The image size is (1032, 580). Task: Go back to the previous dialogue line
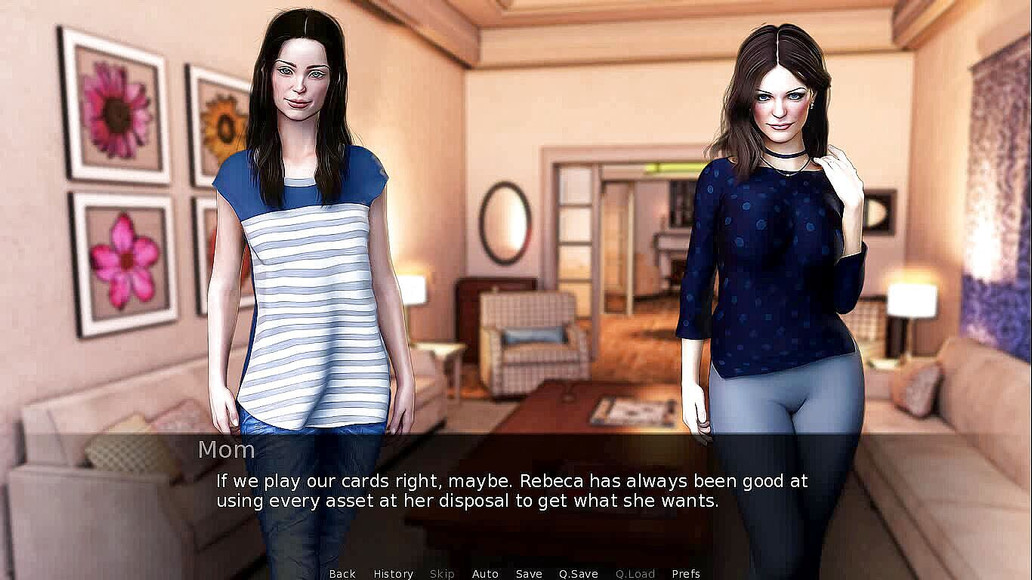[342, 574]
